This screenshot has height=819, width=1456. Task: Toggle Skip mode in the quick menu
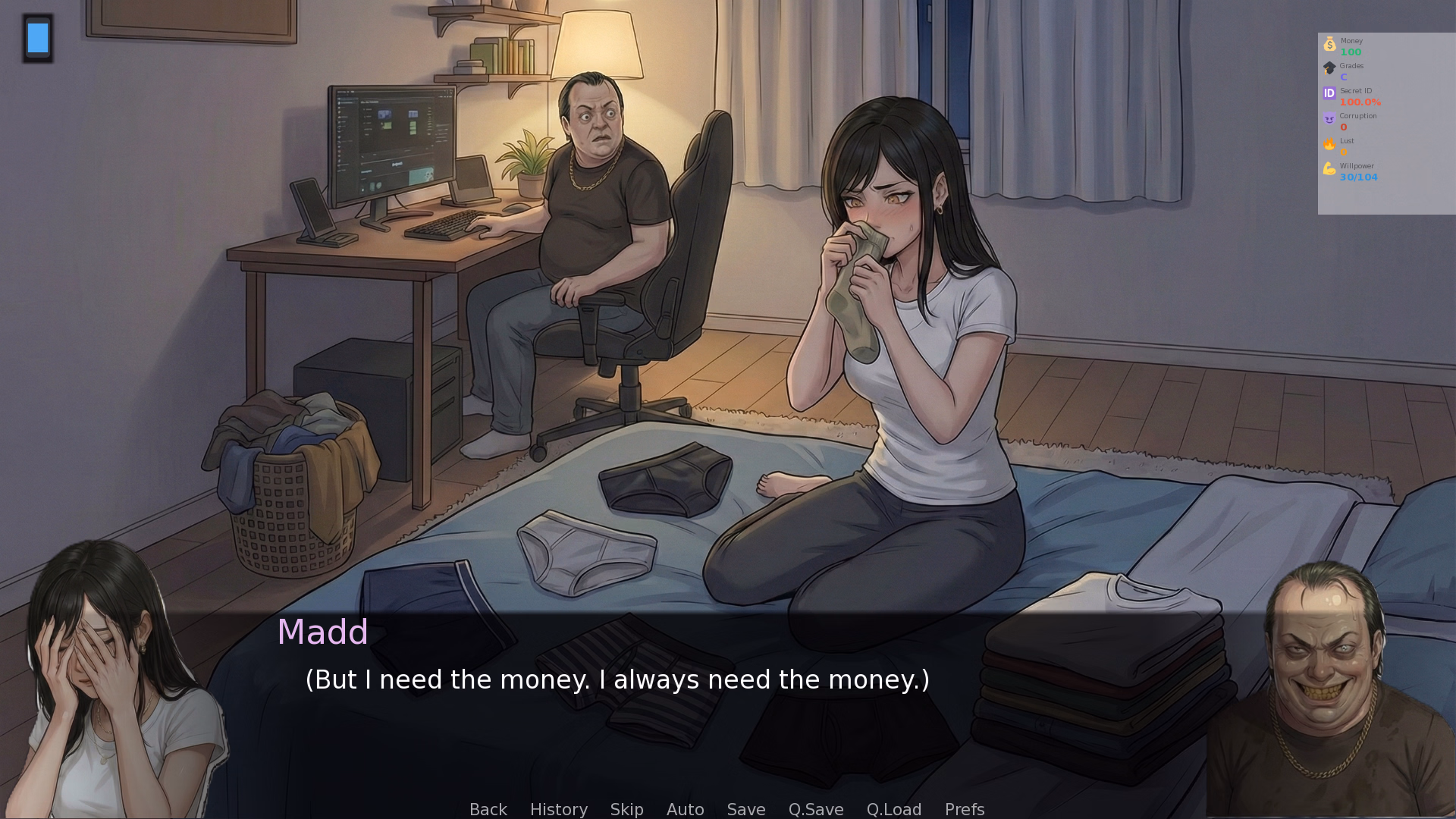[x=626, y=809]
